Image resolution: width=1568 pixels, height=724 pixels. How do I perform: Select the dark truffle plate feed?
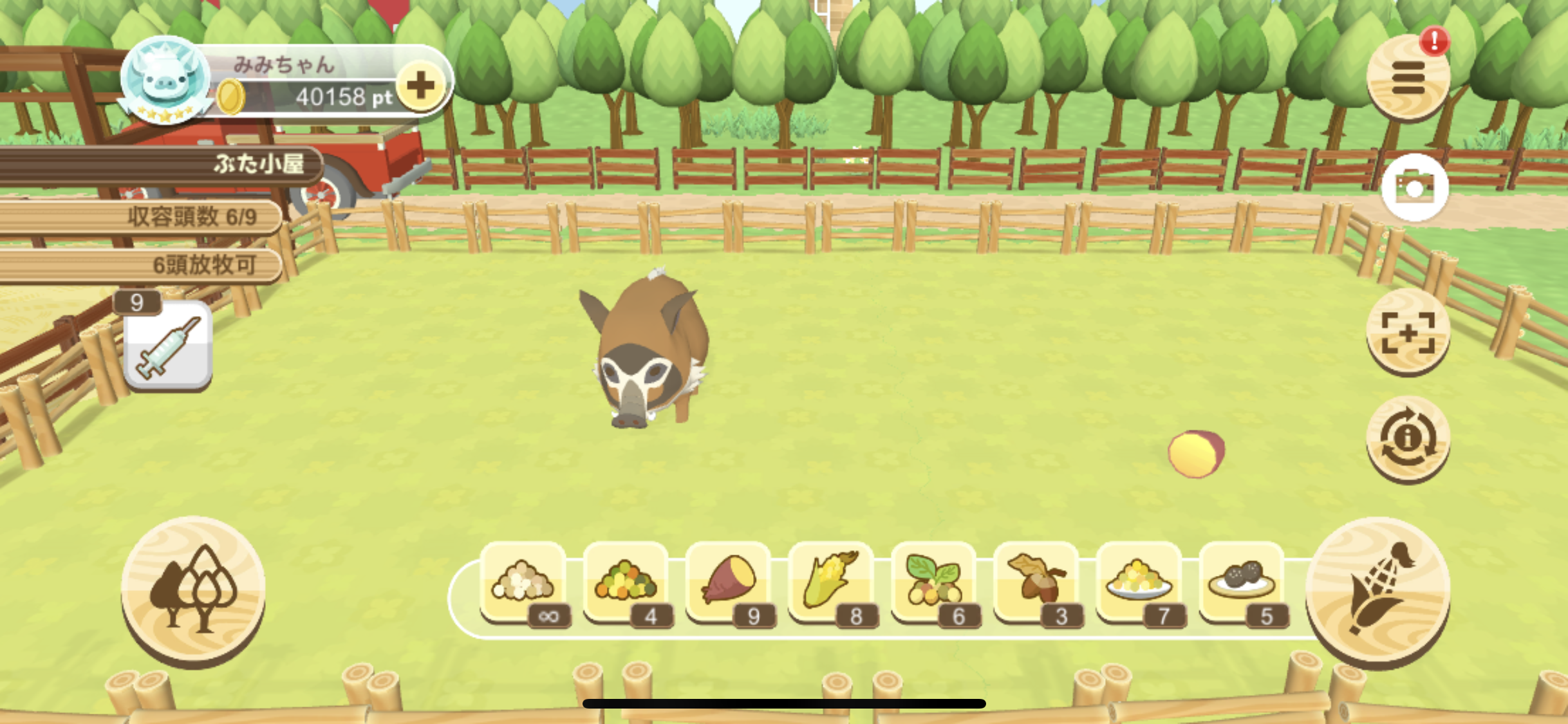tap(1242, 582)
